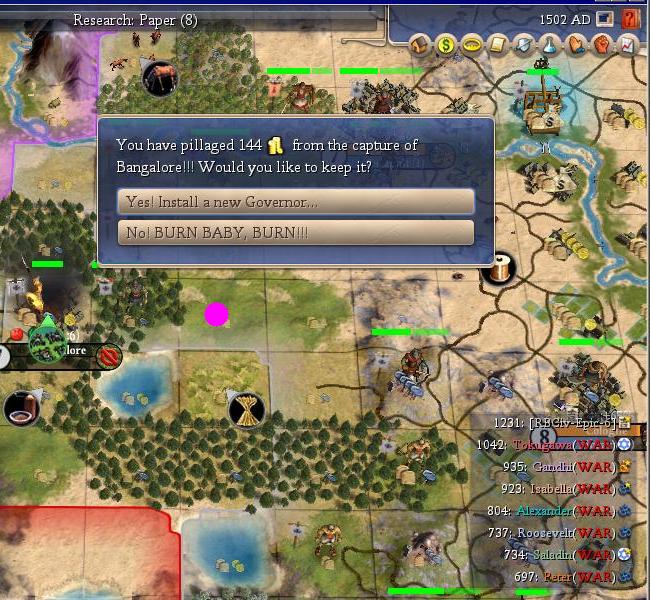The image size is (650, 600).
Task: Choose No! BURN BABY, BURN!!!
Action: 295,233
